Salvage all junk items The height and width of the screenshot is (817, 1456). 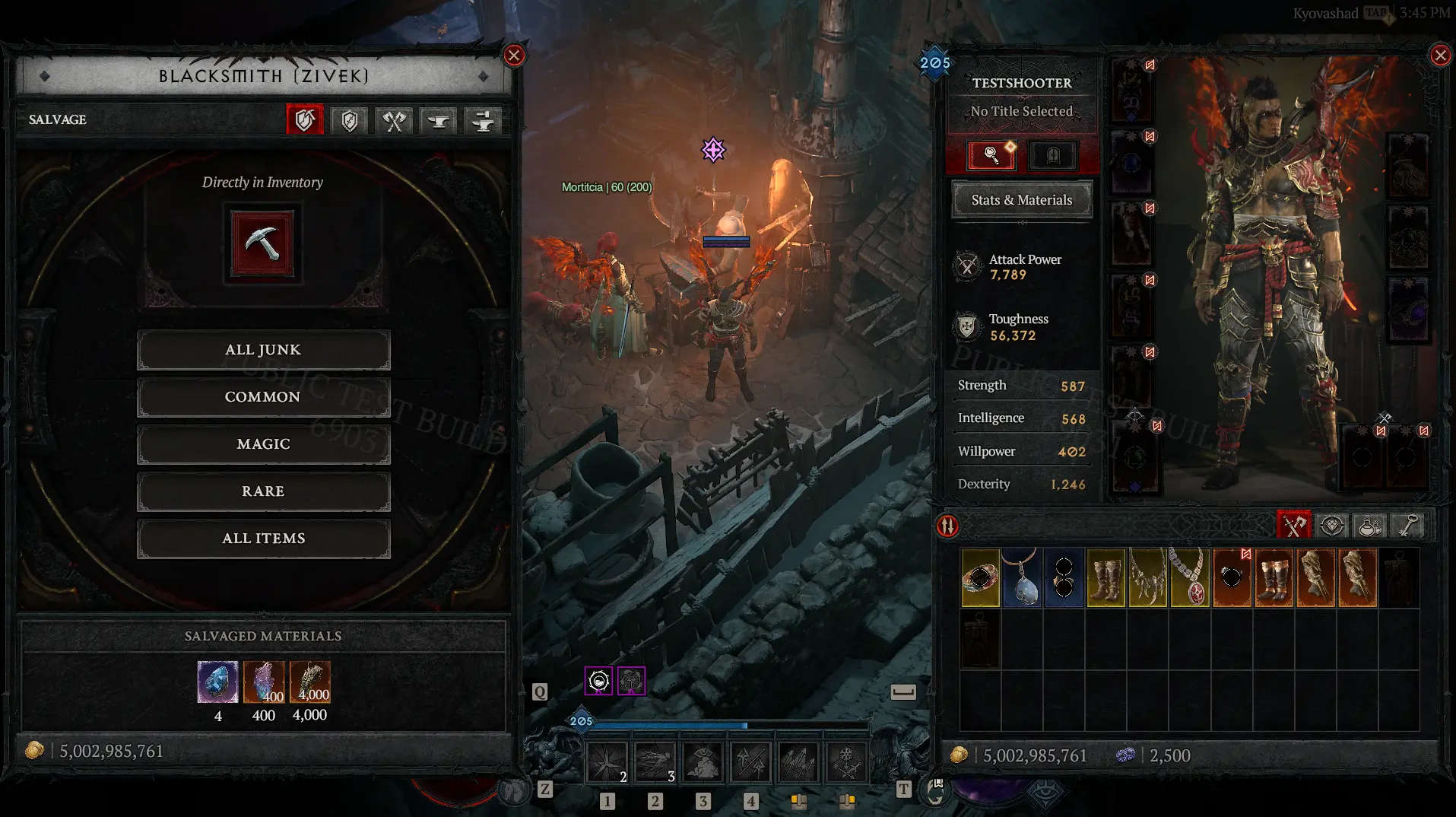[263, 350]
